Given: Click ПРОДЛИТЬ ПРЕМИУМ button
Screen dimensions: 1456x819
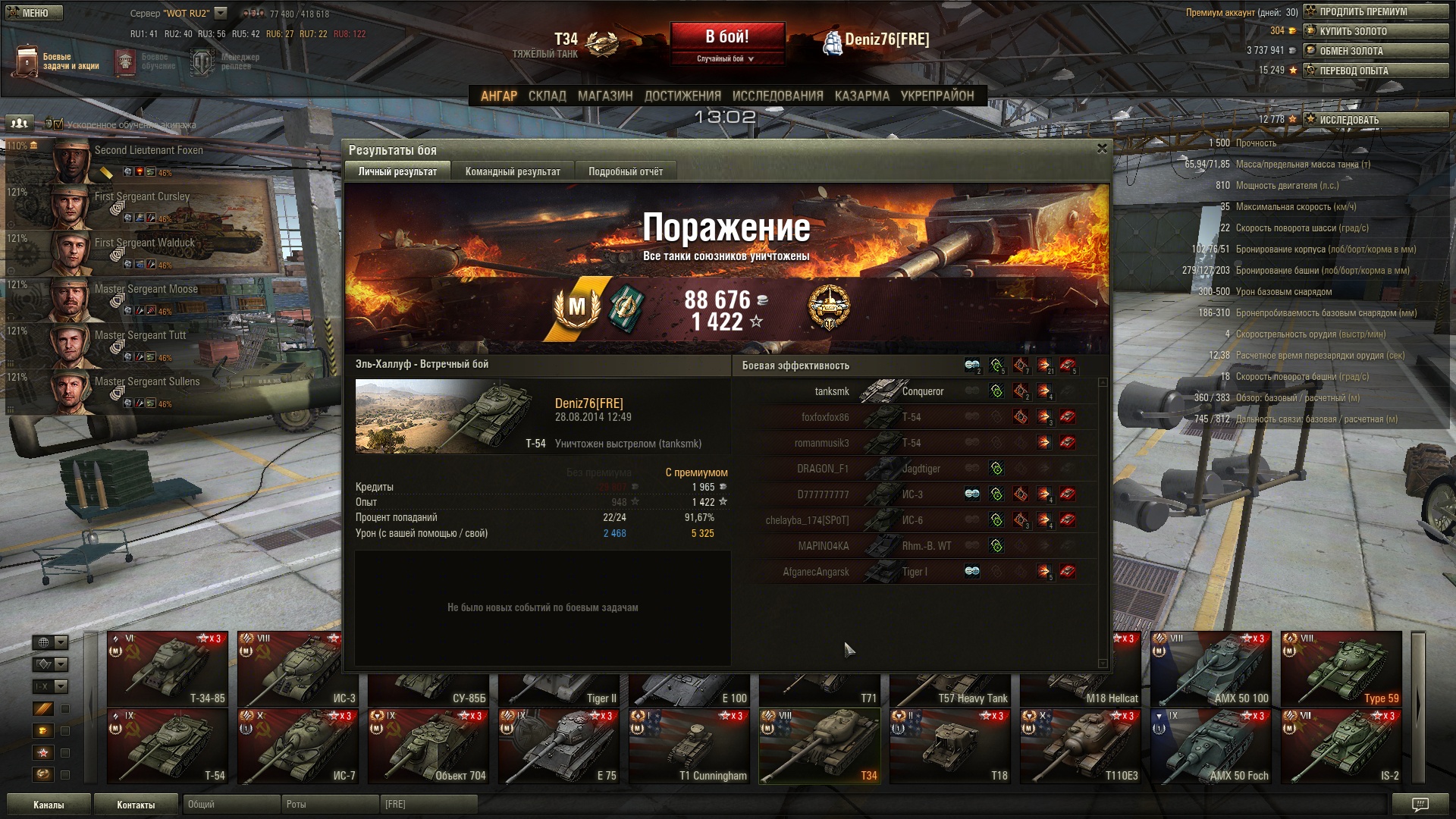Looking at the screenshot, I should tap(1376, 11).
